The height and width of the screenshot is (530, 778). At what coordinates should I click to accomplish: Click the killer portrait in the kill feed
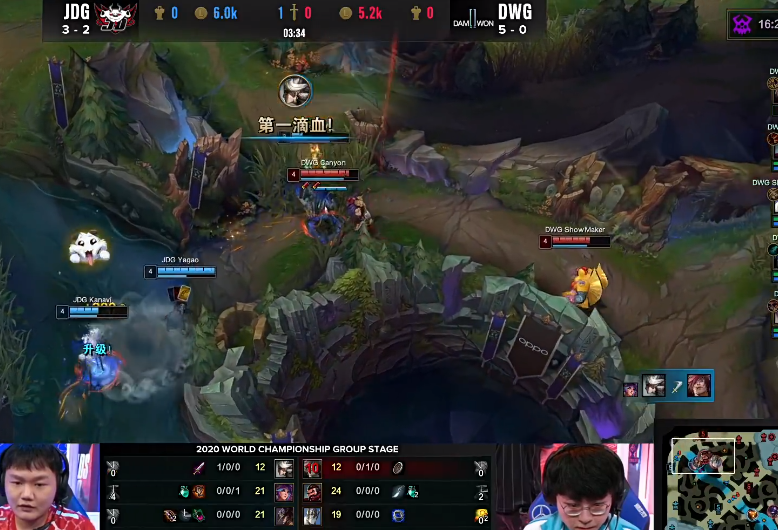coord(654,386)
